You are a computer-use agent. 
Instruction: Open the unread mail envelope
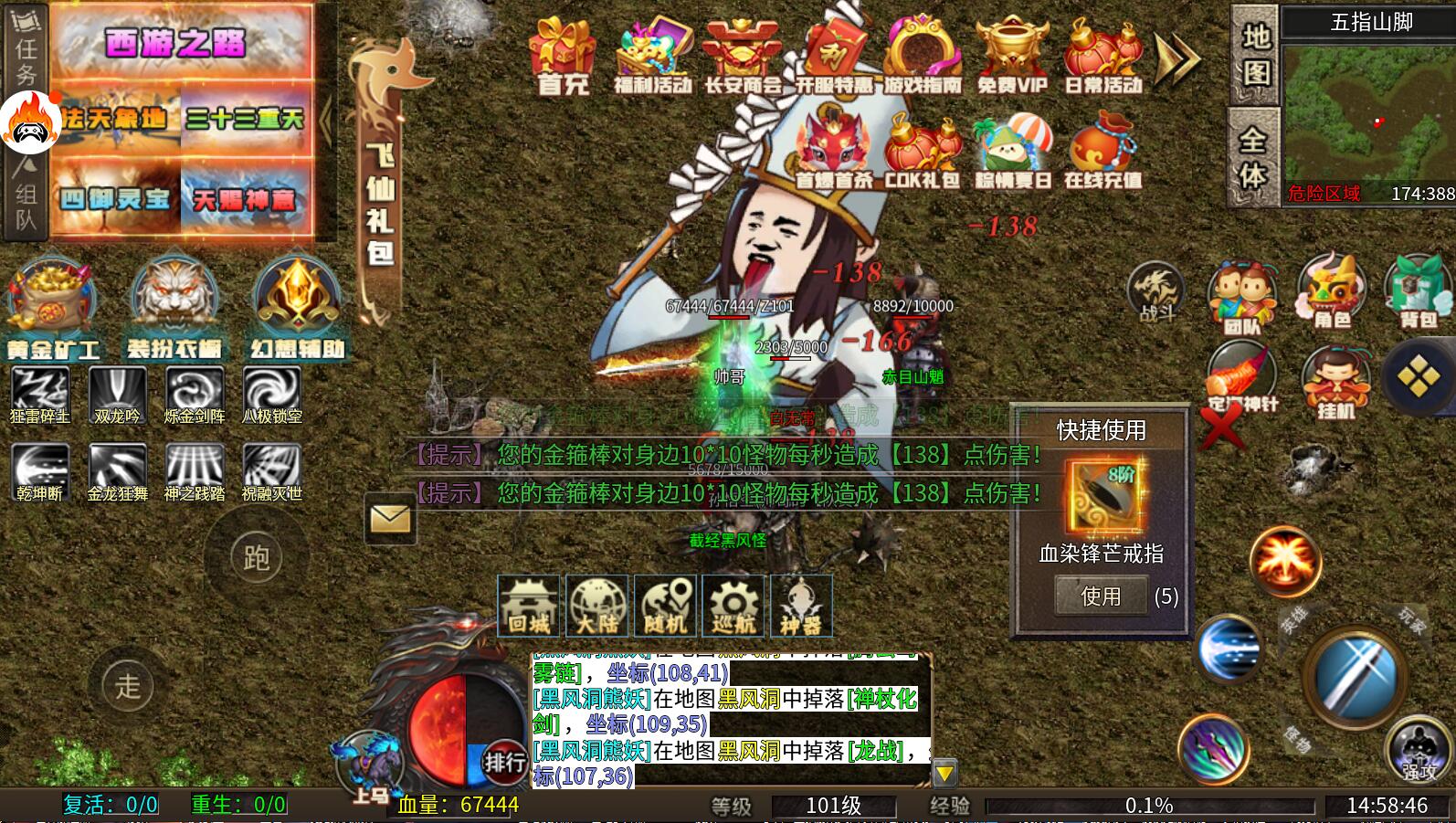coord(390,519)
